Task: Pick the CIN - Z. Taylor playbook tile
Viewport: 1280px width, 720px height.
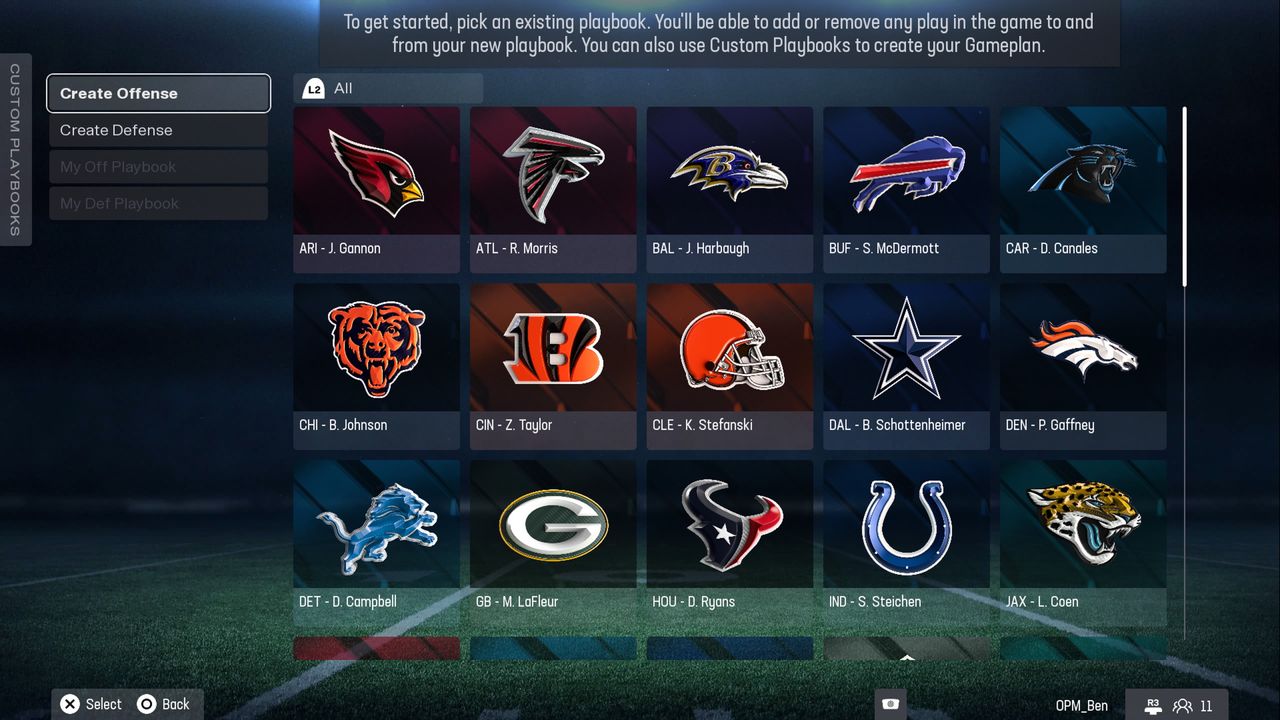Action: coord(553,366)
